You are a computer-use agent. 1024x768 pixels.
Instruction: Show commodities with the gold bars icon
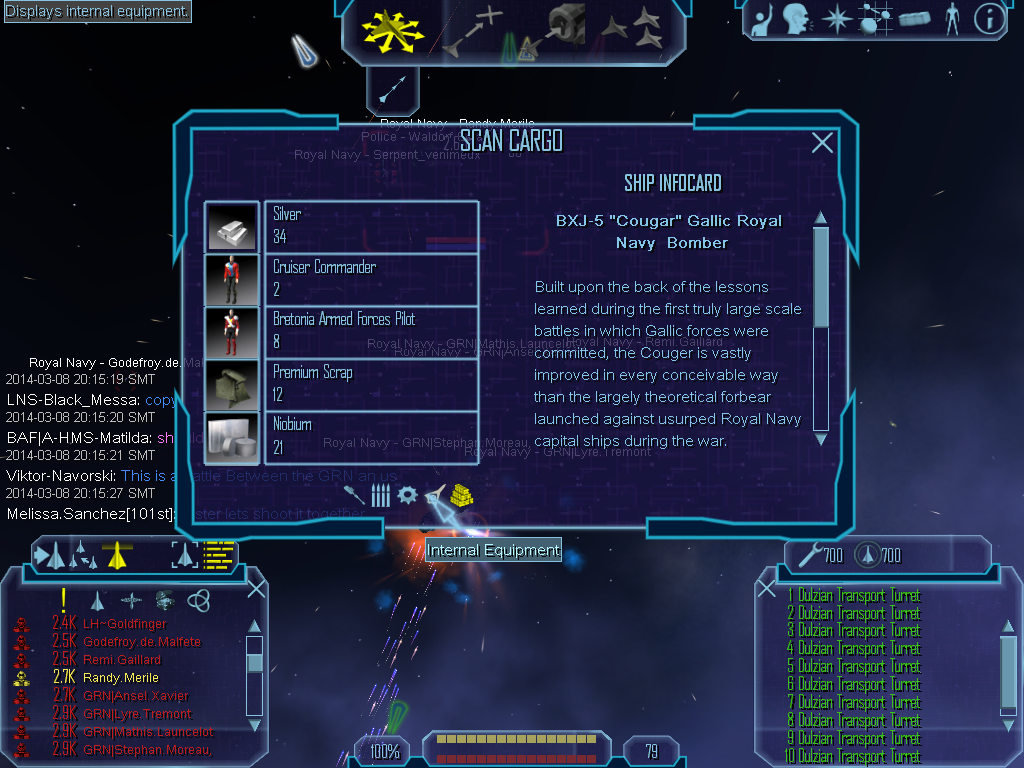(461, 494)
